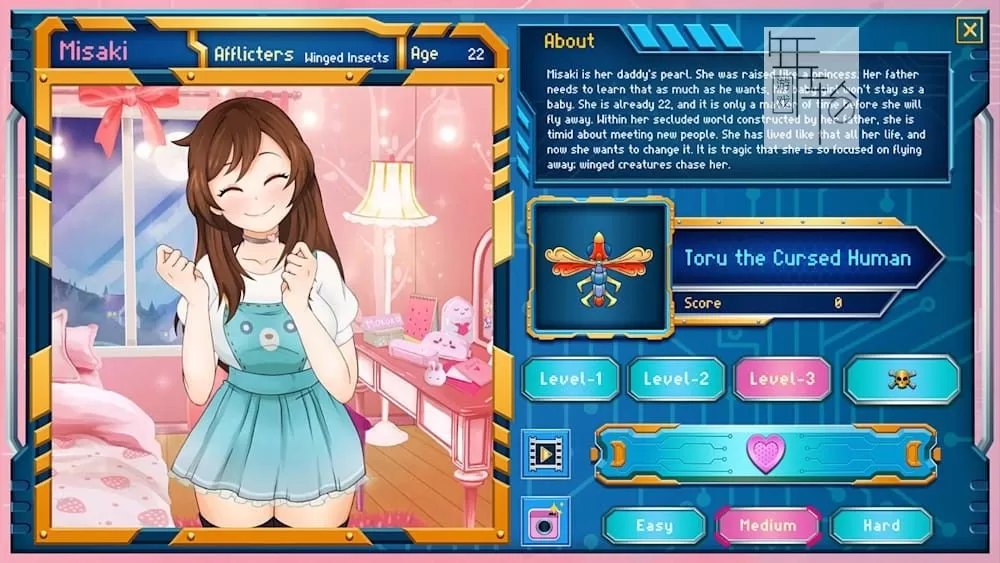Set difficulty to Medium
Screen dimensions: 1000x563
coord(767,525)
